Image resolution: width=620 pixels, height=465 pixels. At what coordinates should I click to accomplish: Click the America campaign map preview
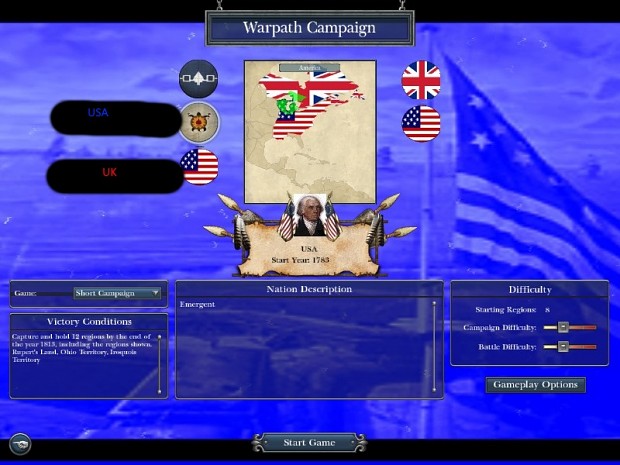pos(310,130)
